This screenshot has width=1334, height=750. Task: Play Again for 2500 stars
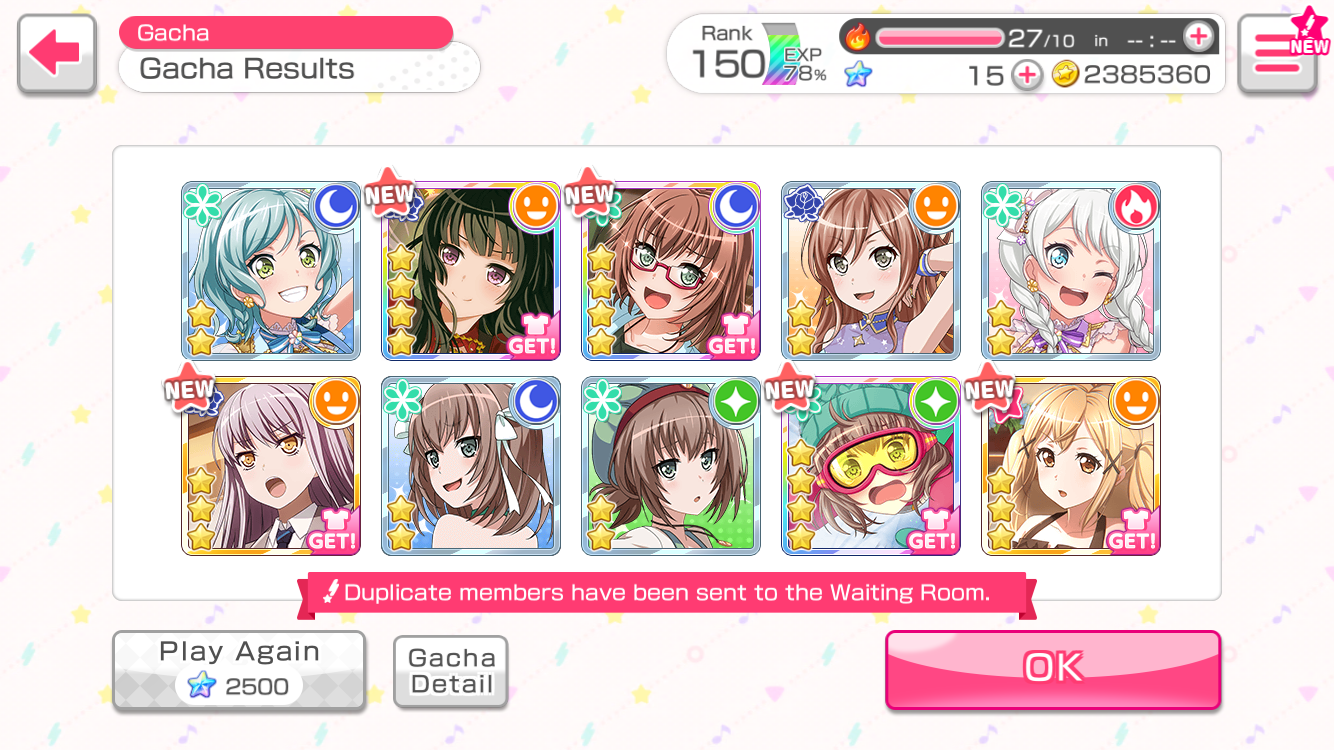(239, 670)
